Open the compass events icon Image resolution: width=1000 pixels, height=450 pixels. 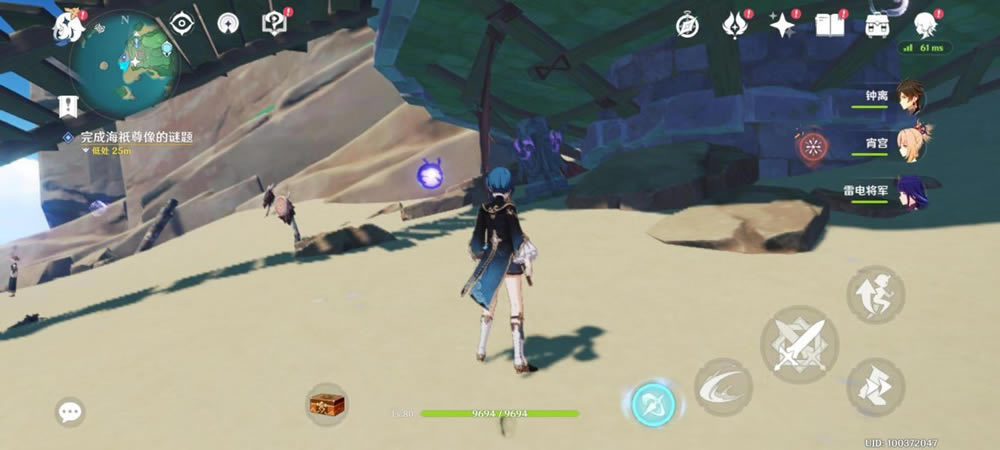(x=687, y=25)
